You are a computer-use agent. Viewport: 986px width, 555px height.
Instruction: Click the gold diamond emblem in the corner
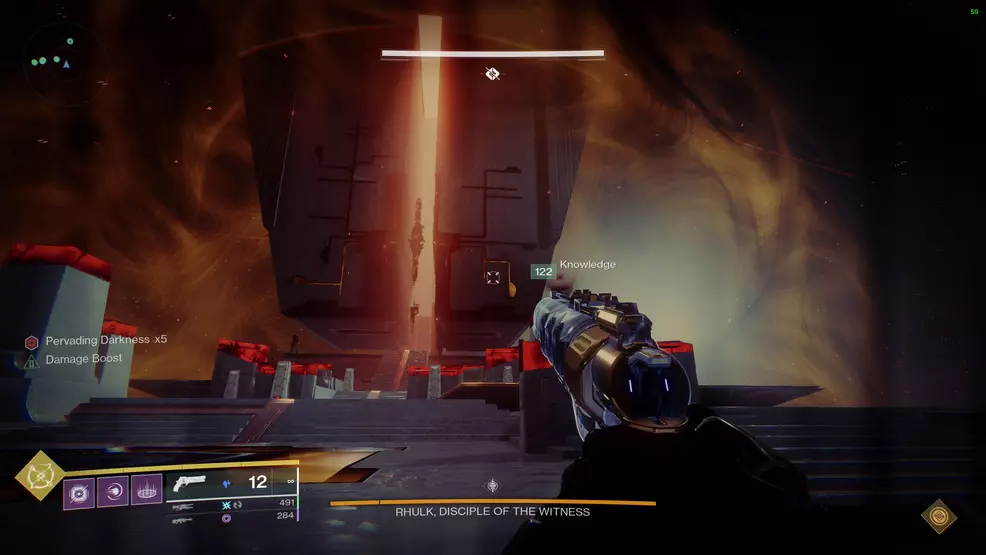[938, 516]
